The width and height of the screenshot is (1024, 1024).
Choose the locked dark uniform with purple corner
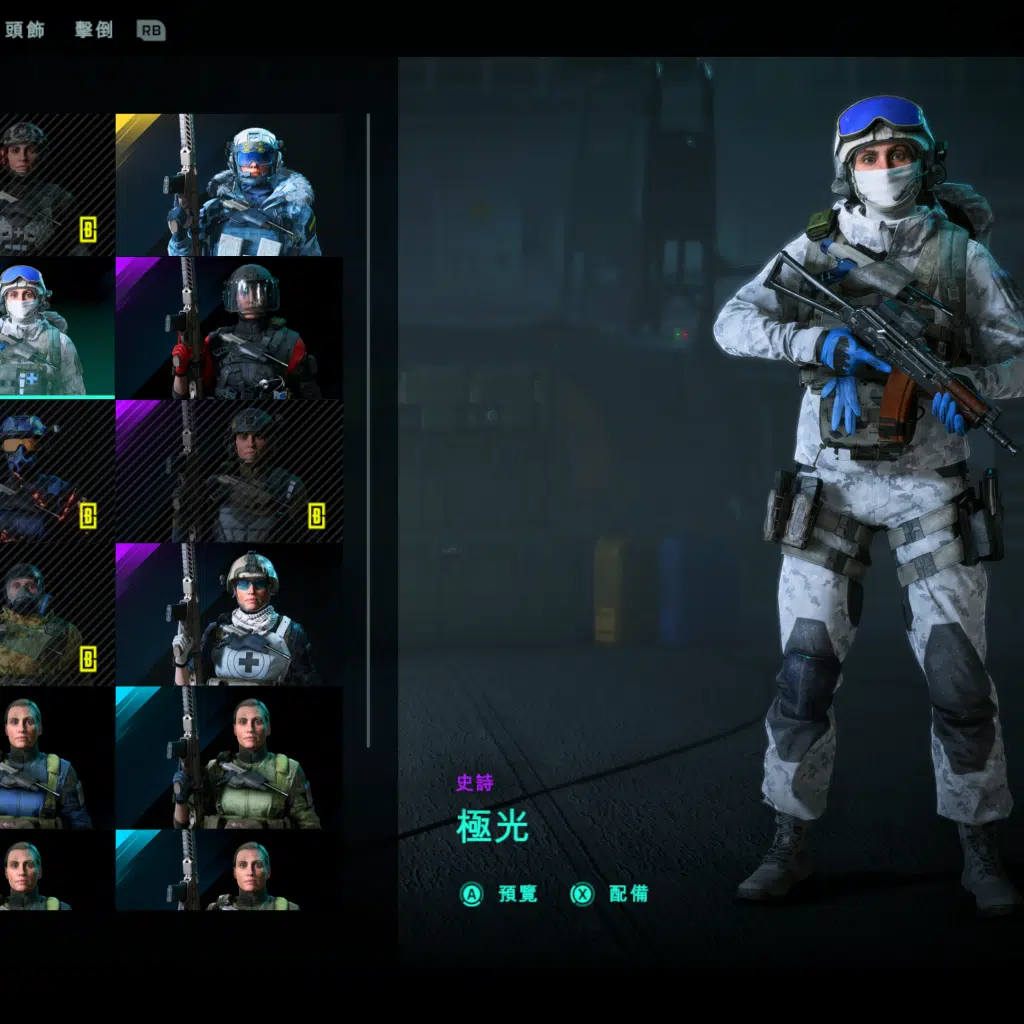point(229,471)
